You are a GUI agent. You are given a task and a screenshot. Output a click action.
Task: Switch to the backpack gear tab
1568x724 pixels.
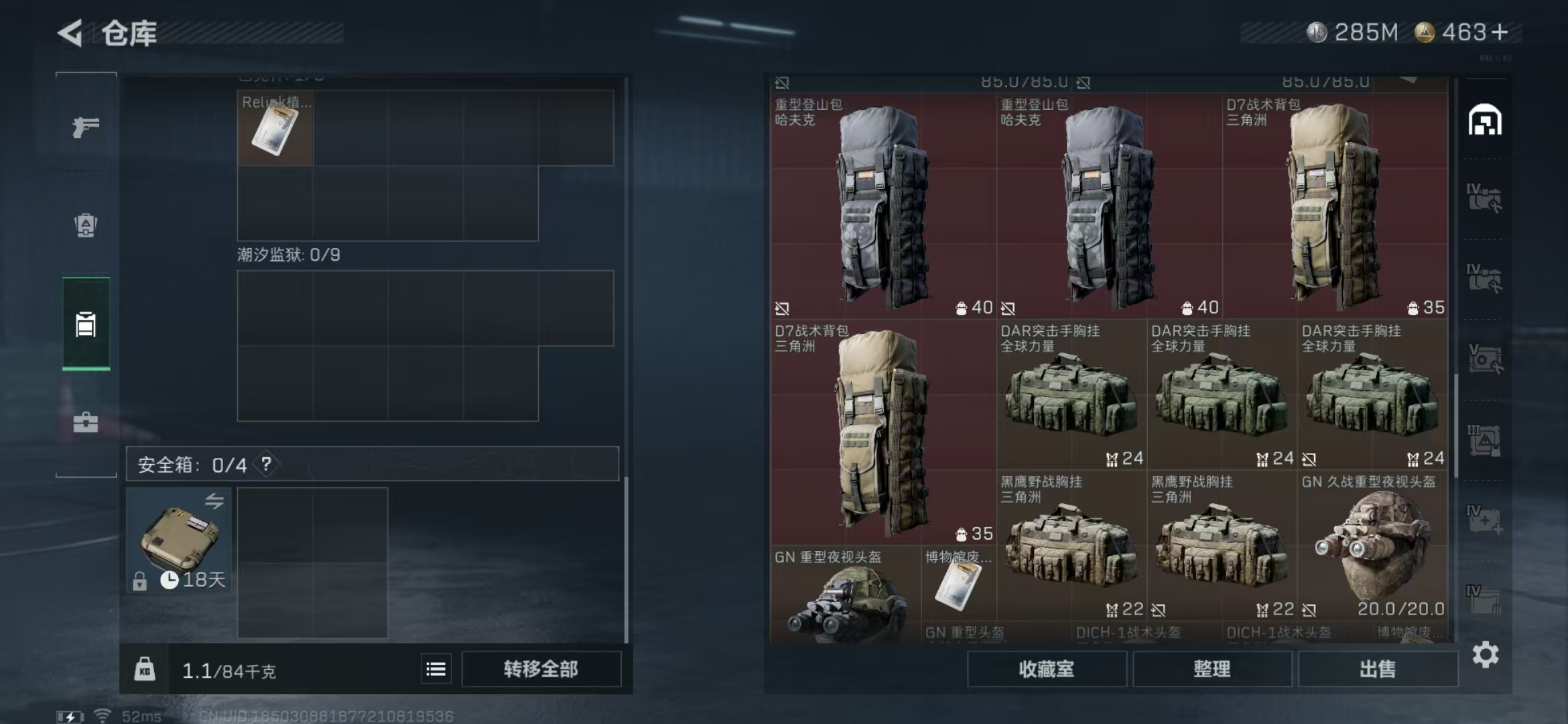[86, 225]
